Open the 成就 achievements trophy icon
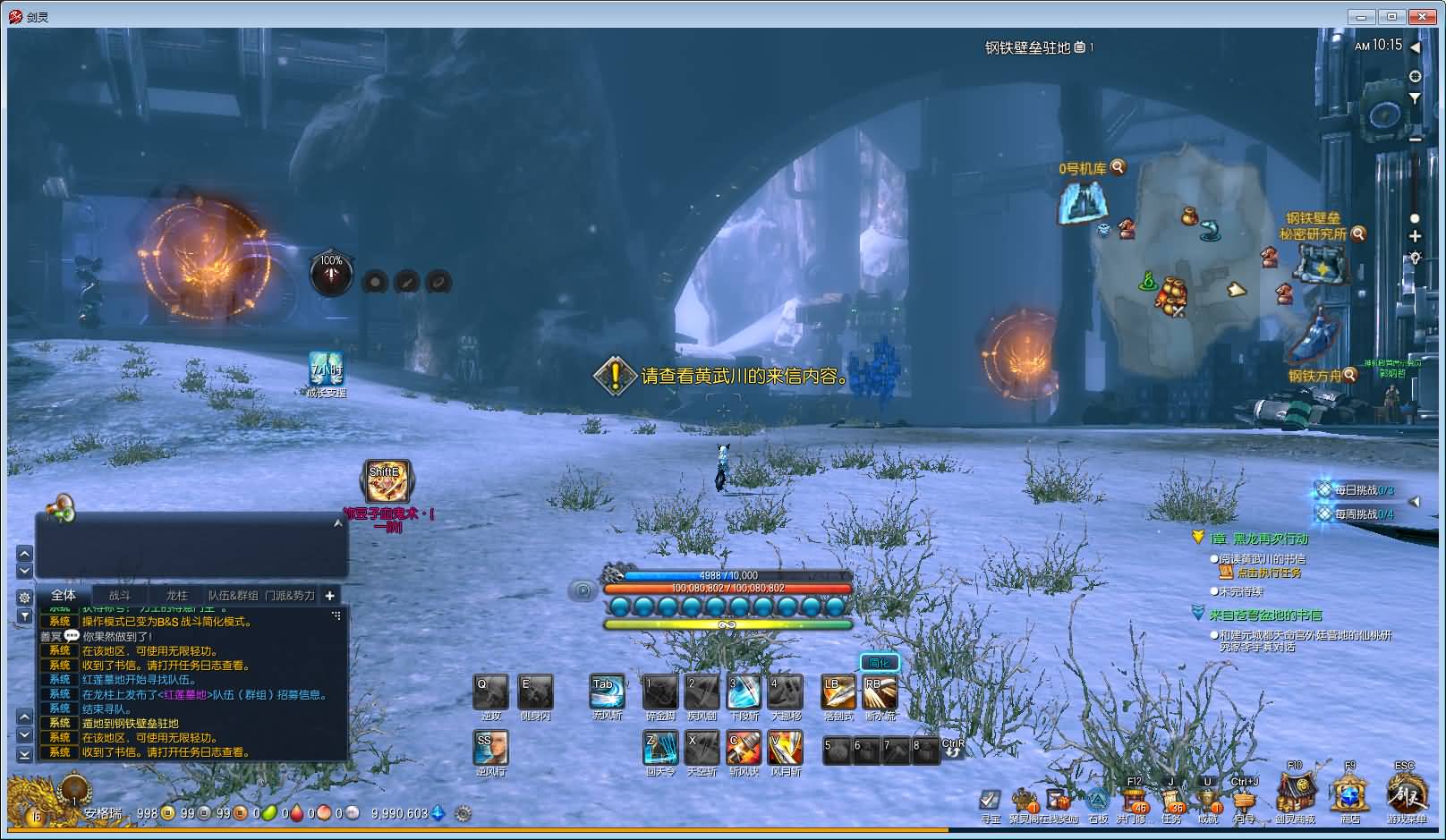 (x=1208, y=798)
